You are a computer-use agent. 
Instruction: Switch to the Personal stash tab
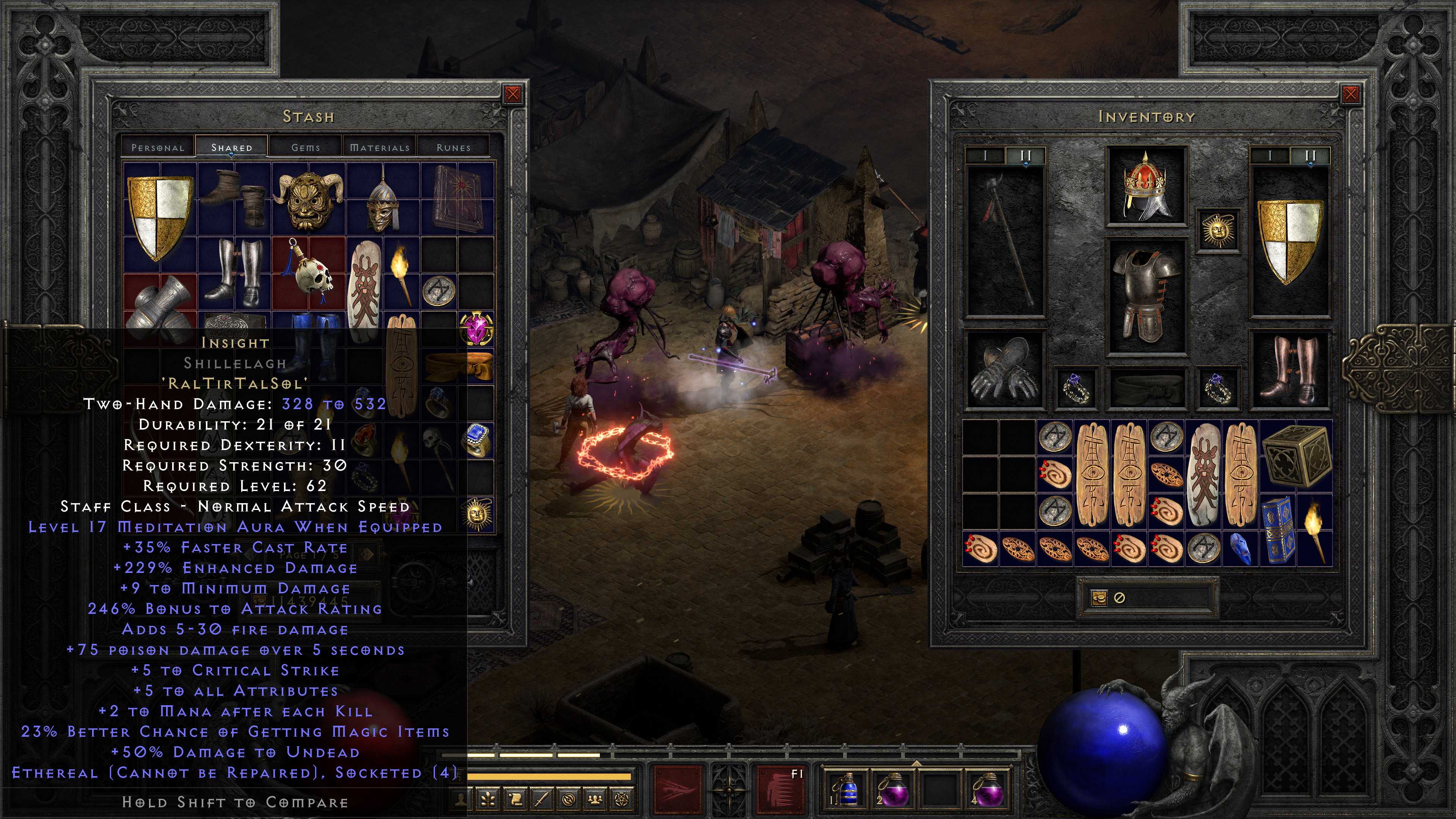(x=158, y=147)
